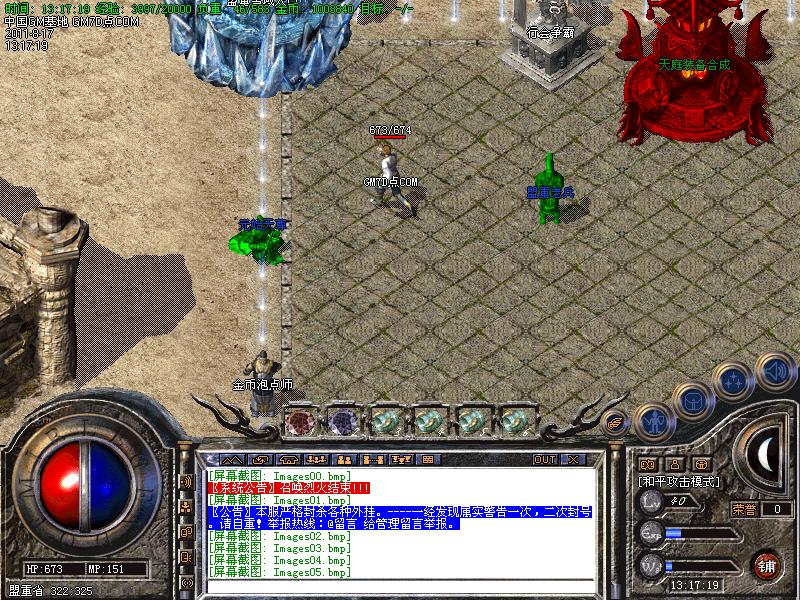Select the red gem in belt slot 1

click(300, 421)
